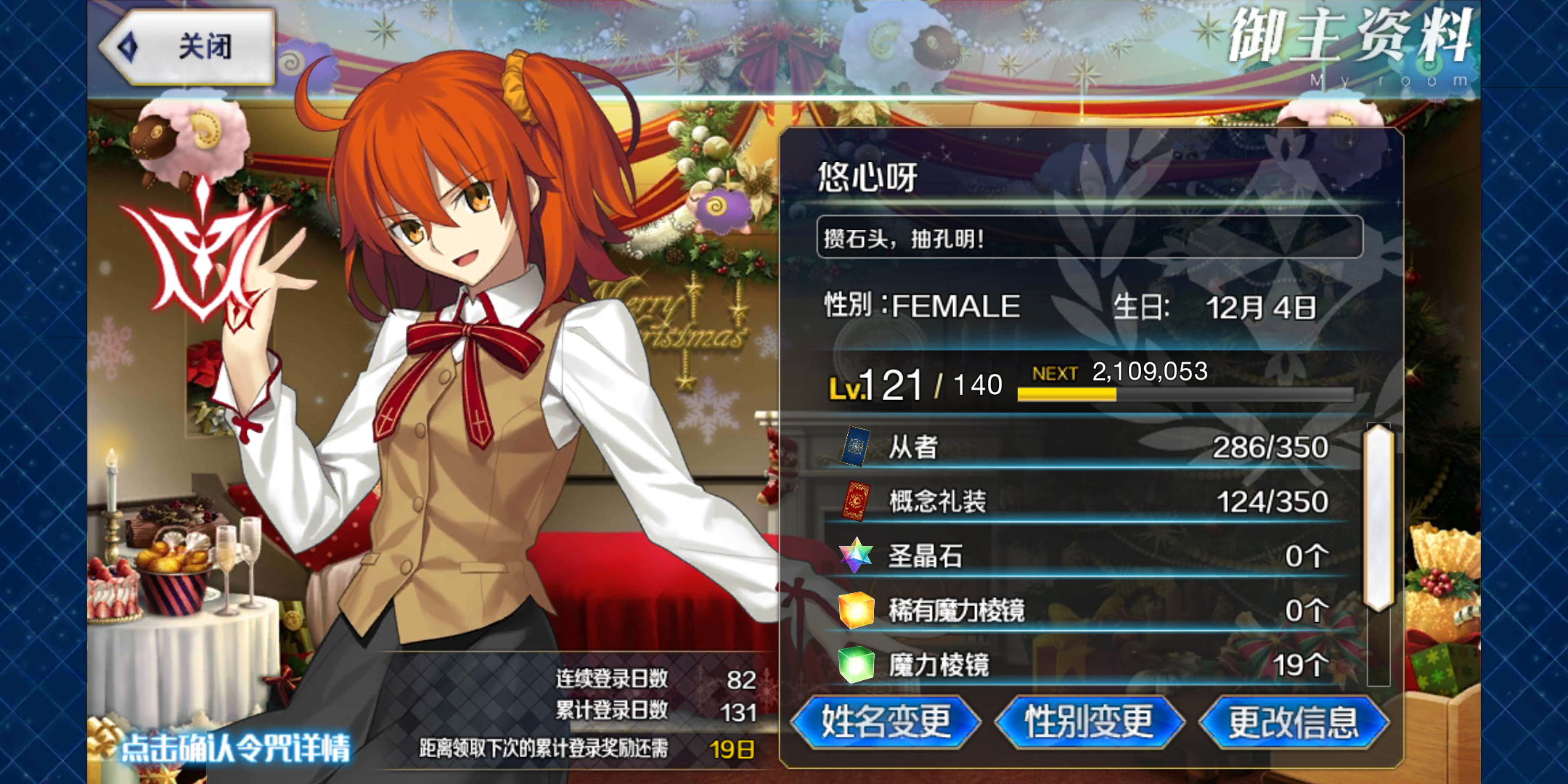Tap the 性别变更 gender change button
The height and width of the screenshot is (784, 1568).
(1089, 722)
